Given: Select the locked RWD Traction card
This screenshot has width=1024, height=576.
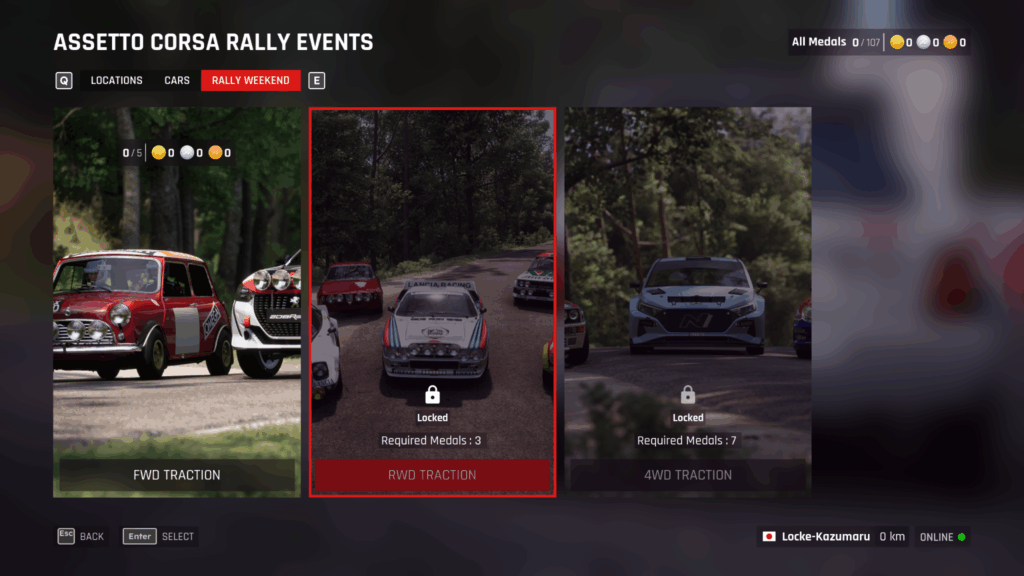Looking at the screenshot, I should [x=432, y=302].
